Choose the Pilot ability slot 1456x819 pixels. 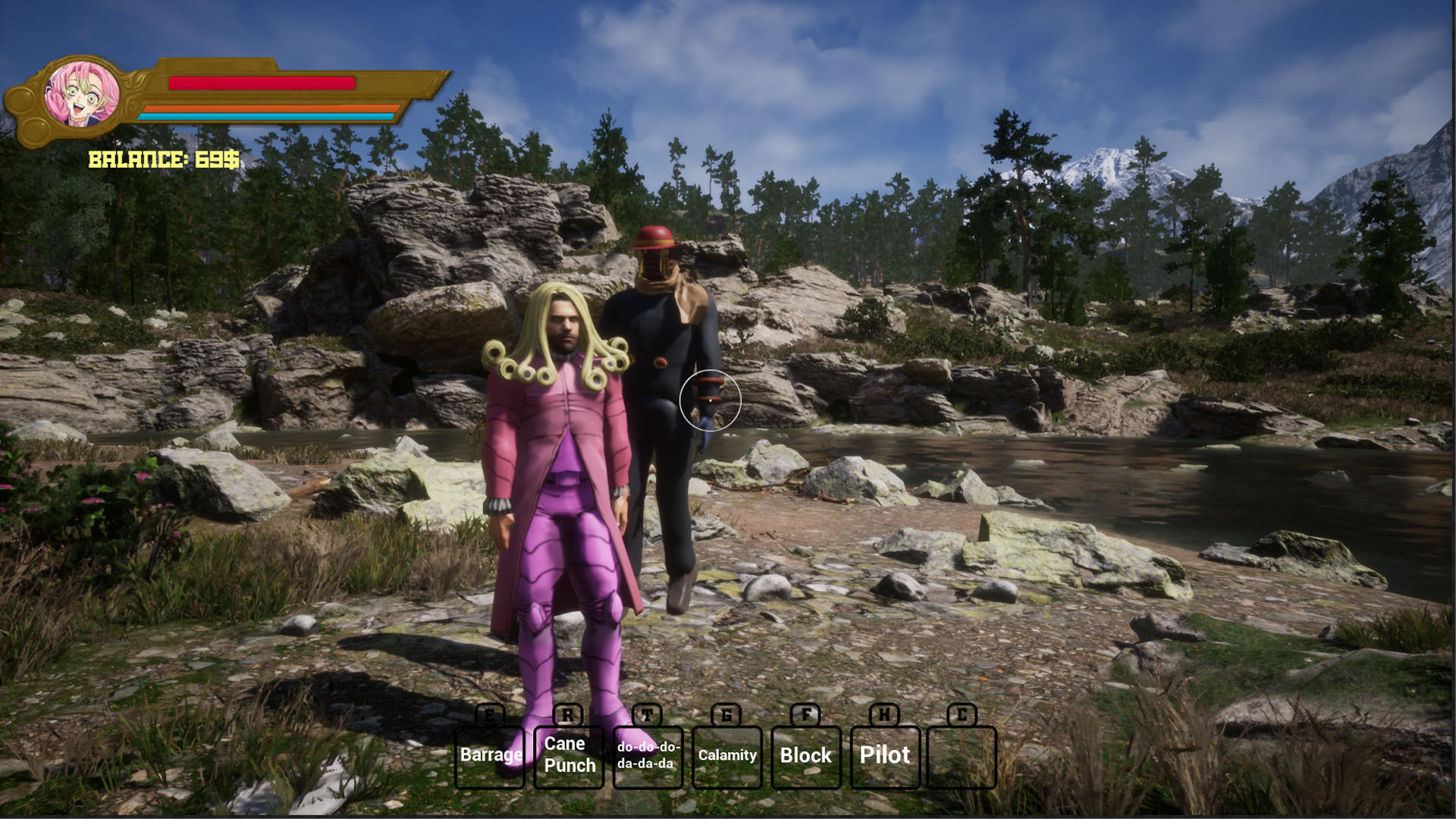(885, 755)
